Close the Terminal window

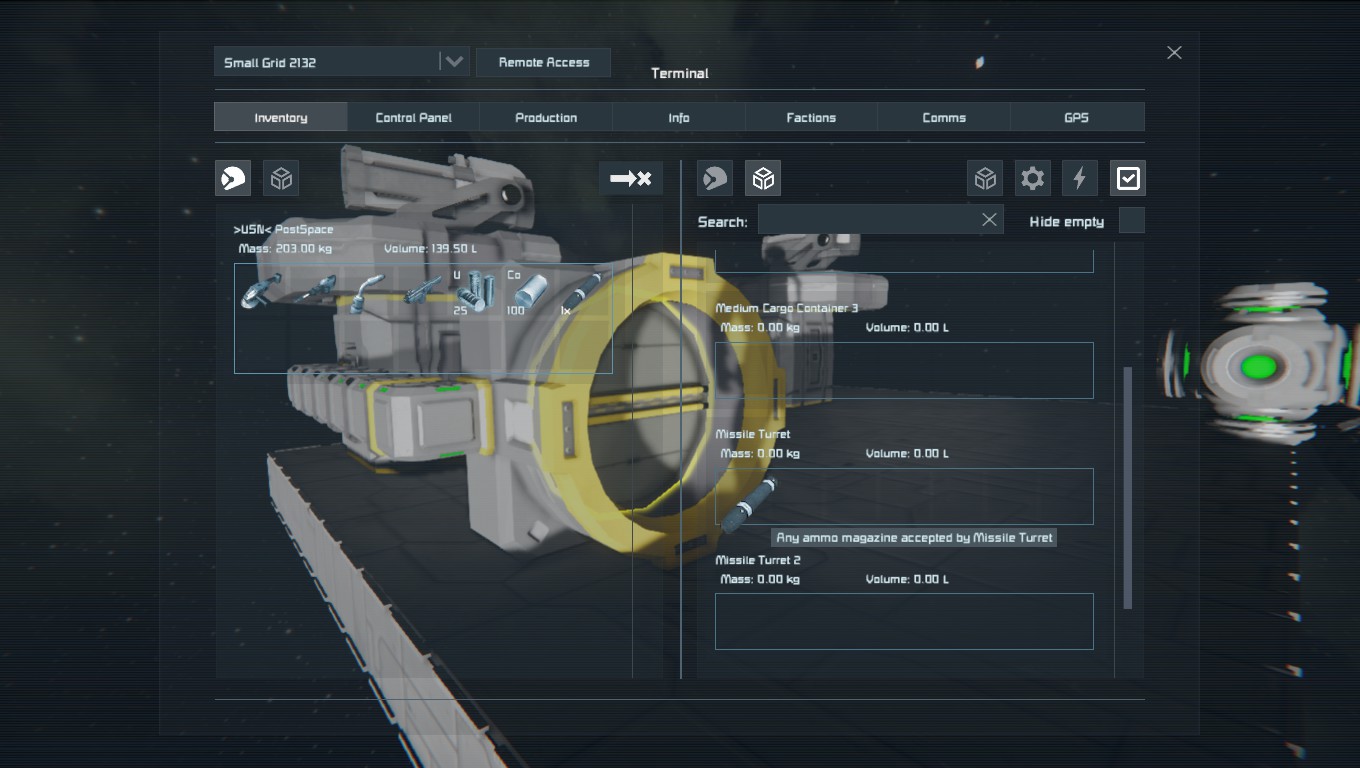click(1174, 52)
